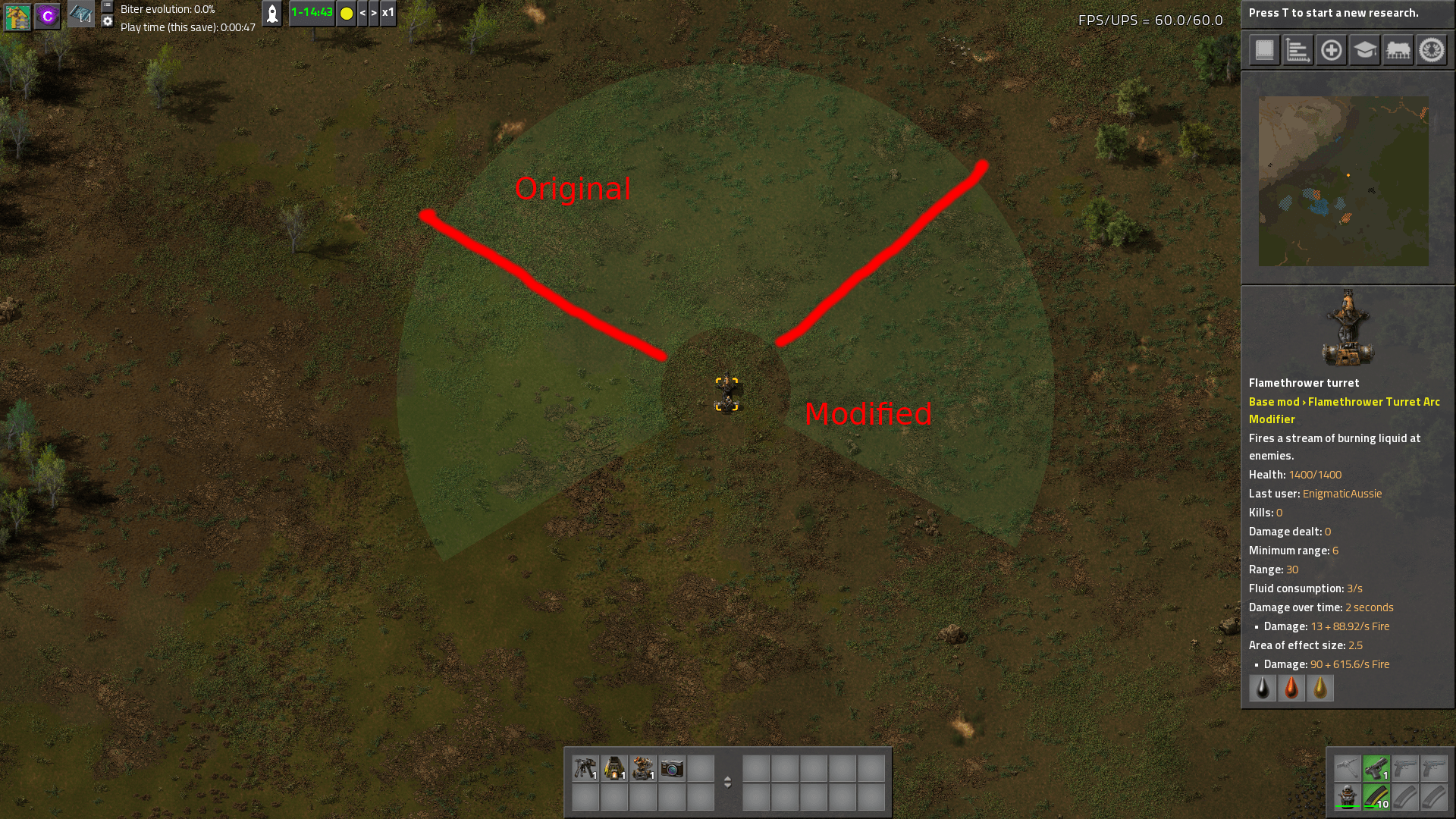Click the quickbar page up arrow
Image resolution: width=1456 pixels, height=819 pixels.
(x=728, y=778)
